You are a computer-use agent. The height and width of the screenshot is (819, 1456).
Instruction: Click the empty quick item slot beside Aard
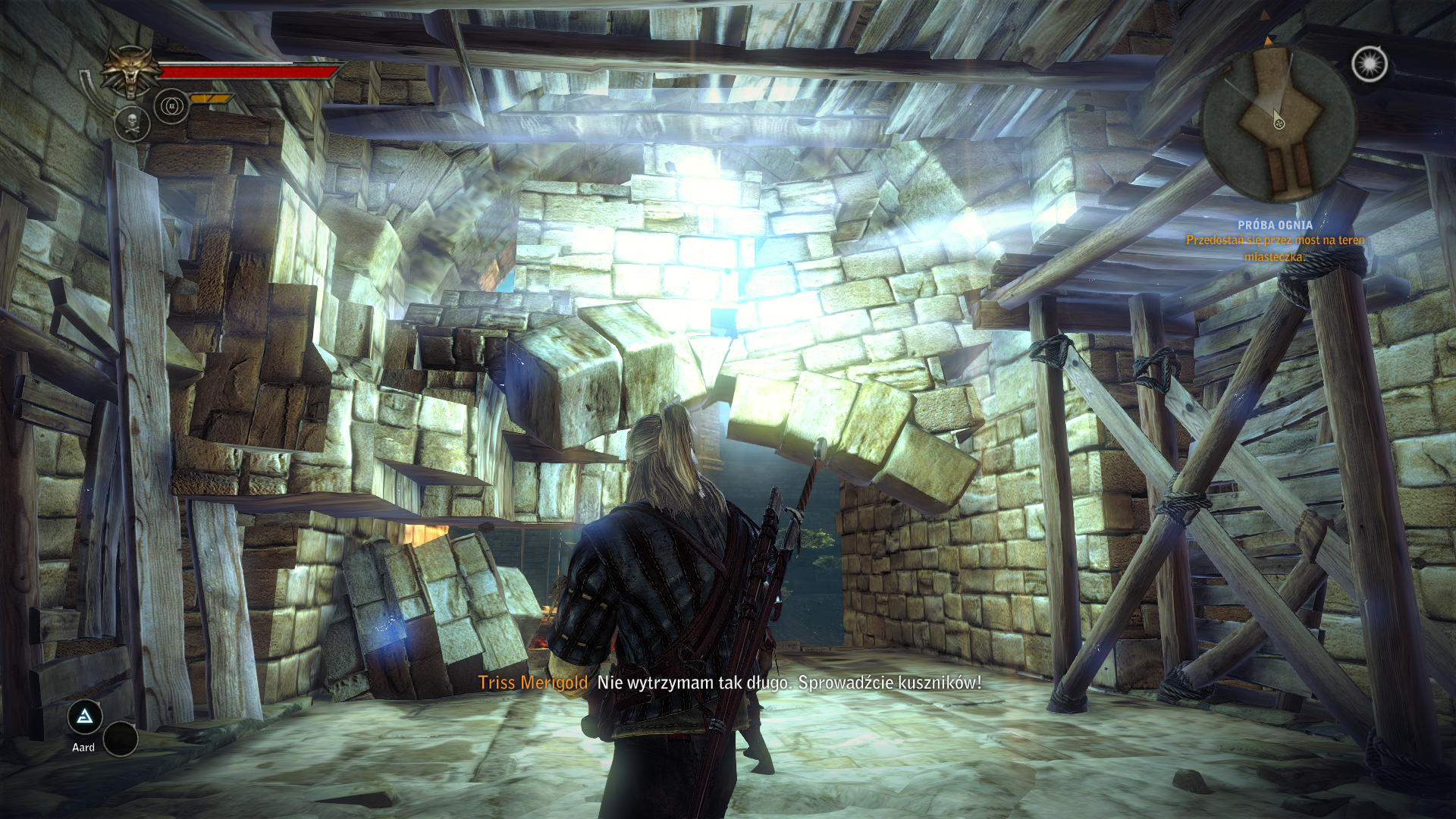point(120,738)
